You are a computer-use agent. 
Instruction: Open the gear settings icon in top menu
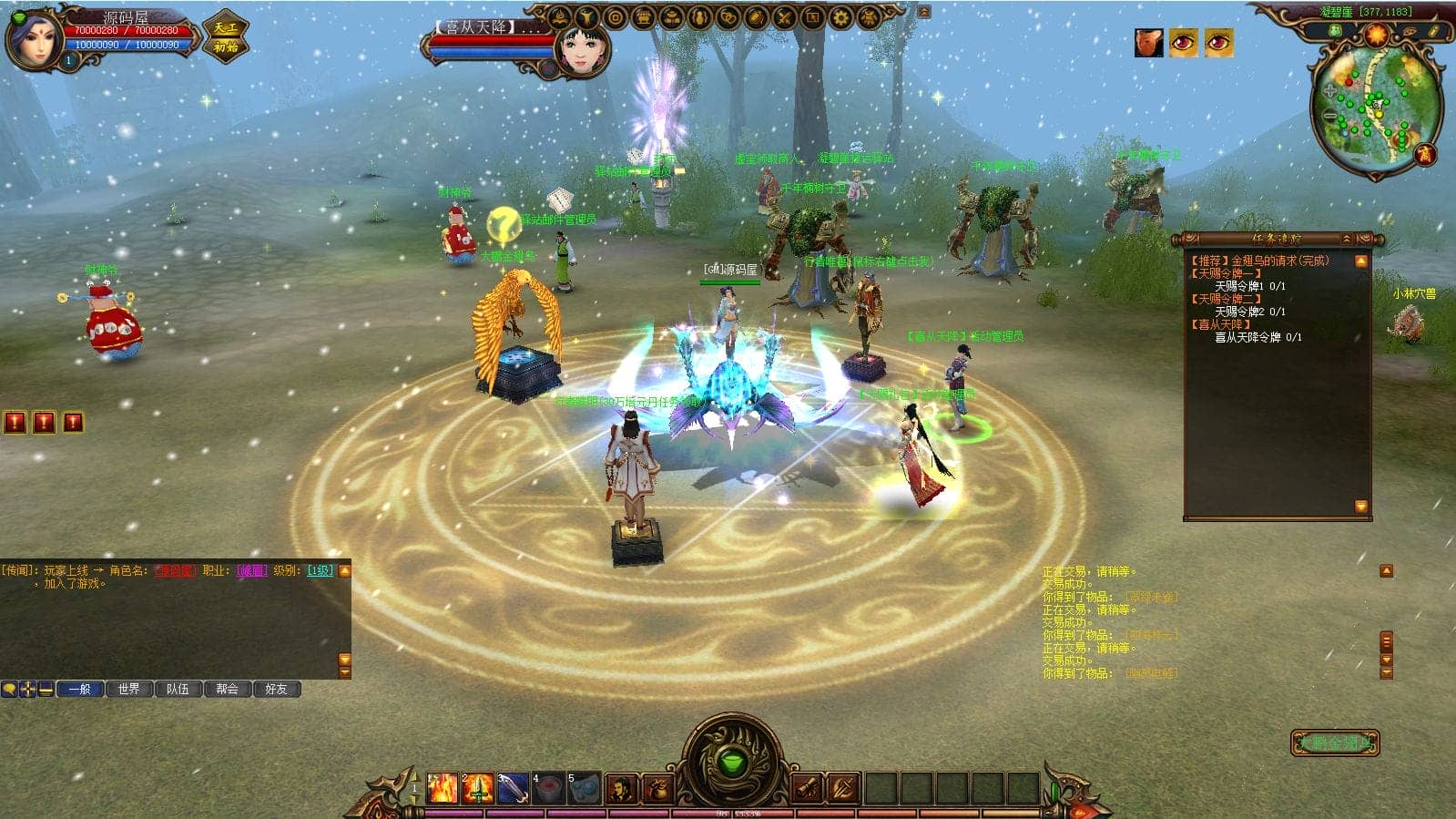[840, 17]
